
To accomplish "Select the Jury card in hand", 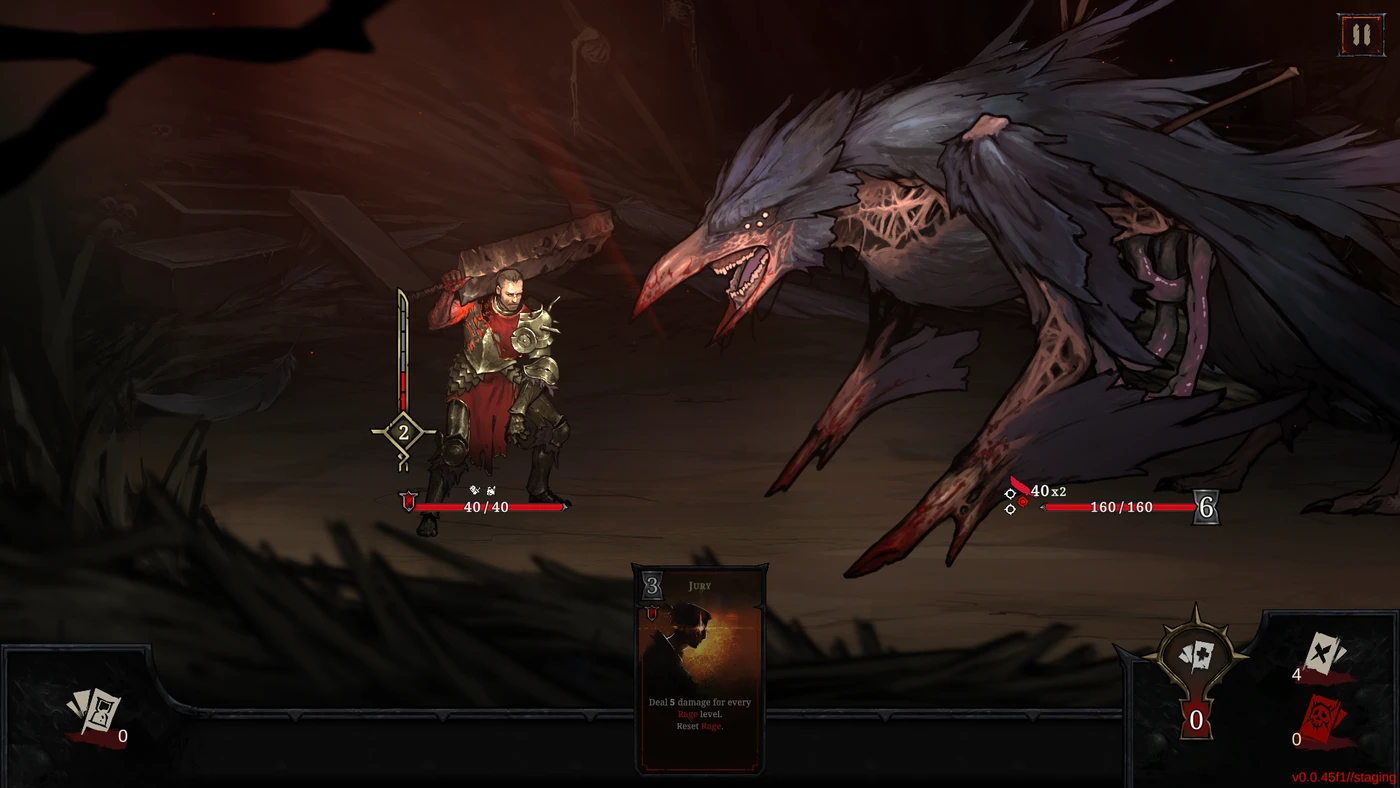I will coord(699,668).
